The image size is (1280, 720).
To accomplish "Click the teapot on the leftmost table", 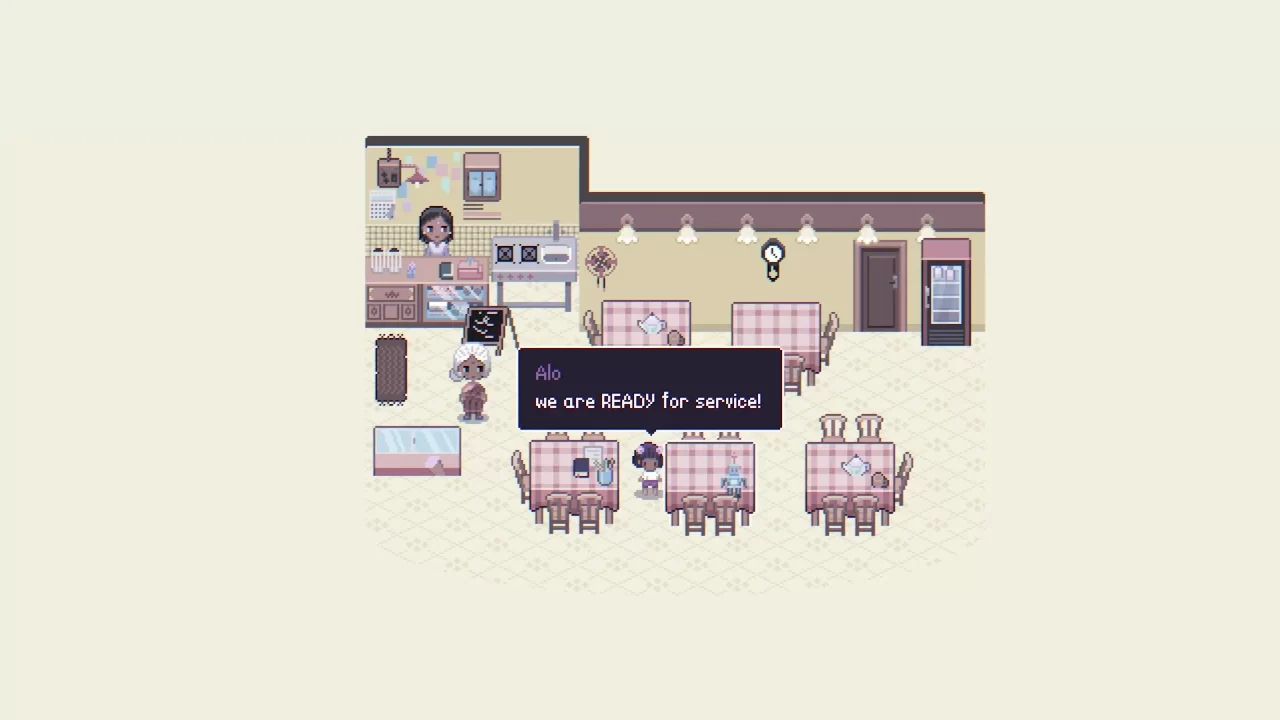I will click(651, 323).
